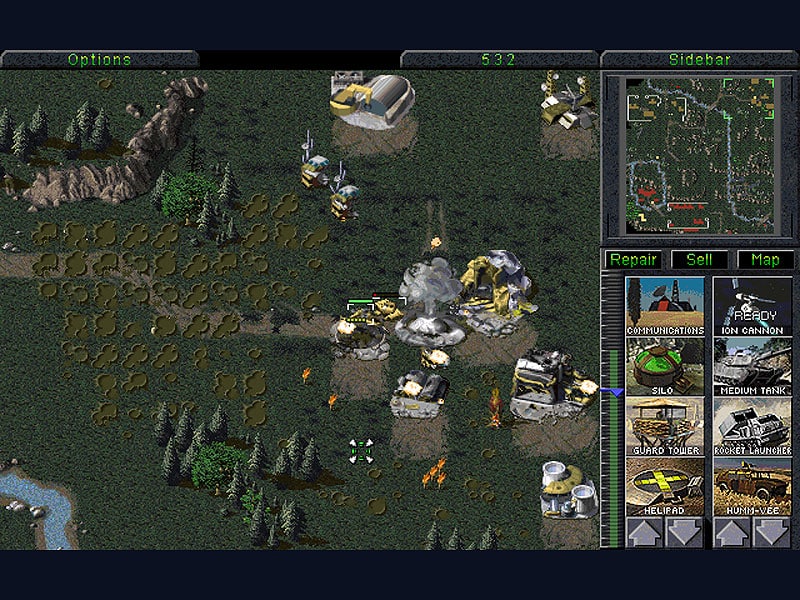Click the down arrow under the structures column

(685, 532)
